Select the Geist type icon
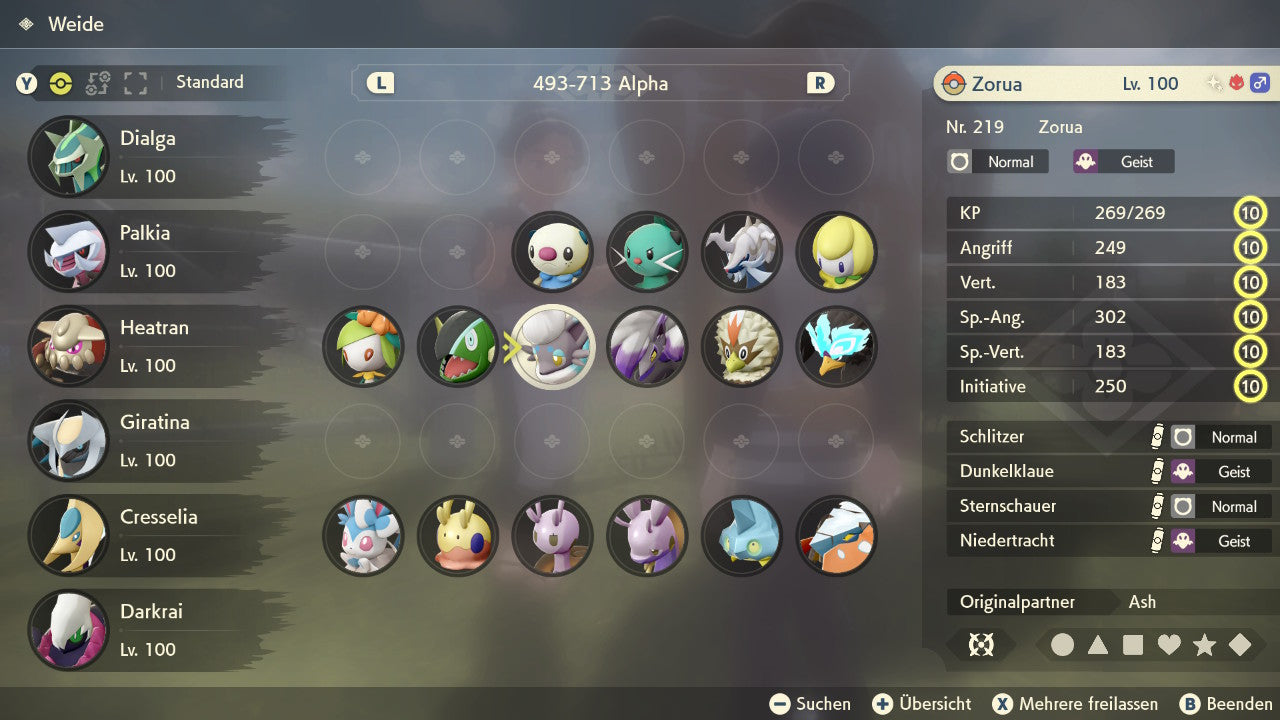1280x720 pixels. tap(1122, 161)
